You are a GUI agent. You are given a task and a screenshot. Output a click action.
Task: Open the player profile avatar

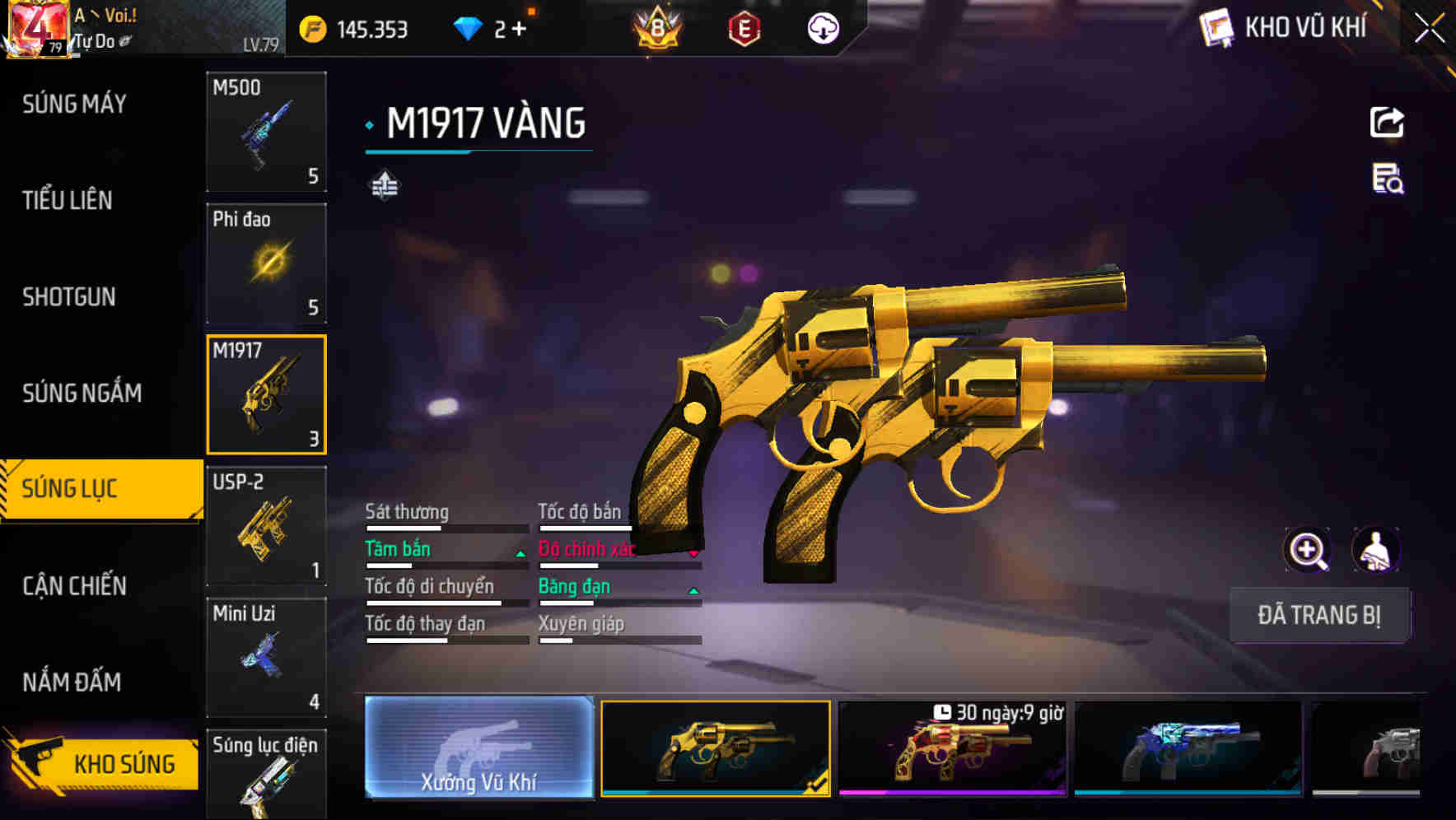pos(37,29)
